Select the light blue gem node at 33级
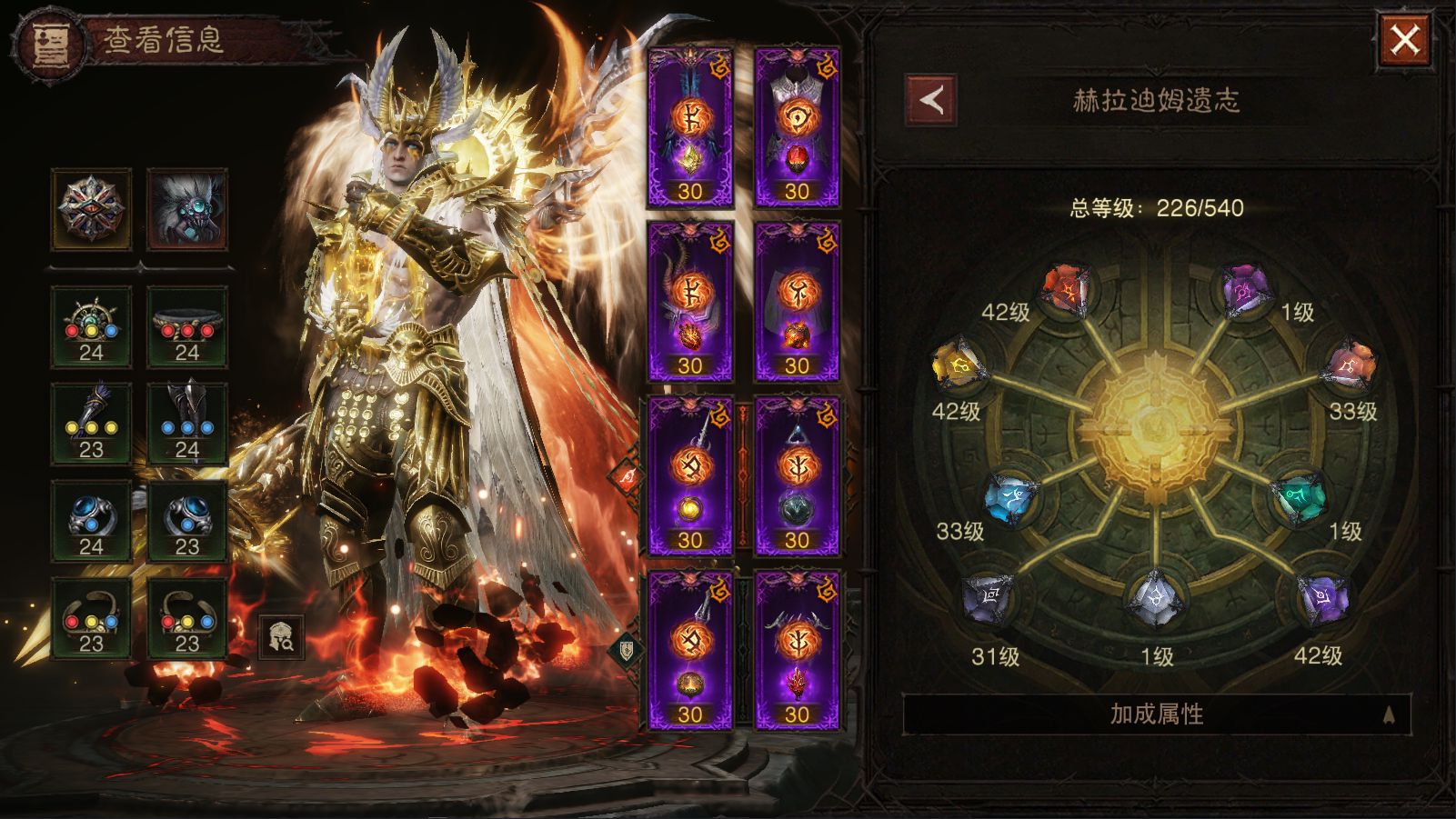This screenshot has width=1456, height=819. click(1011, 497)
